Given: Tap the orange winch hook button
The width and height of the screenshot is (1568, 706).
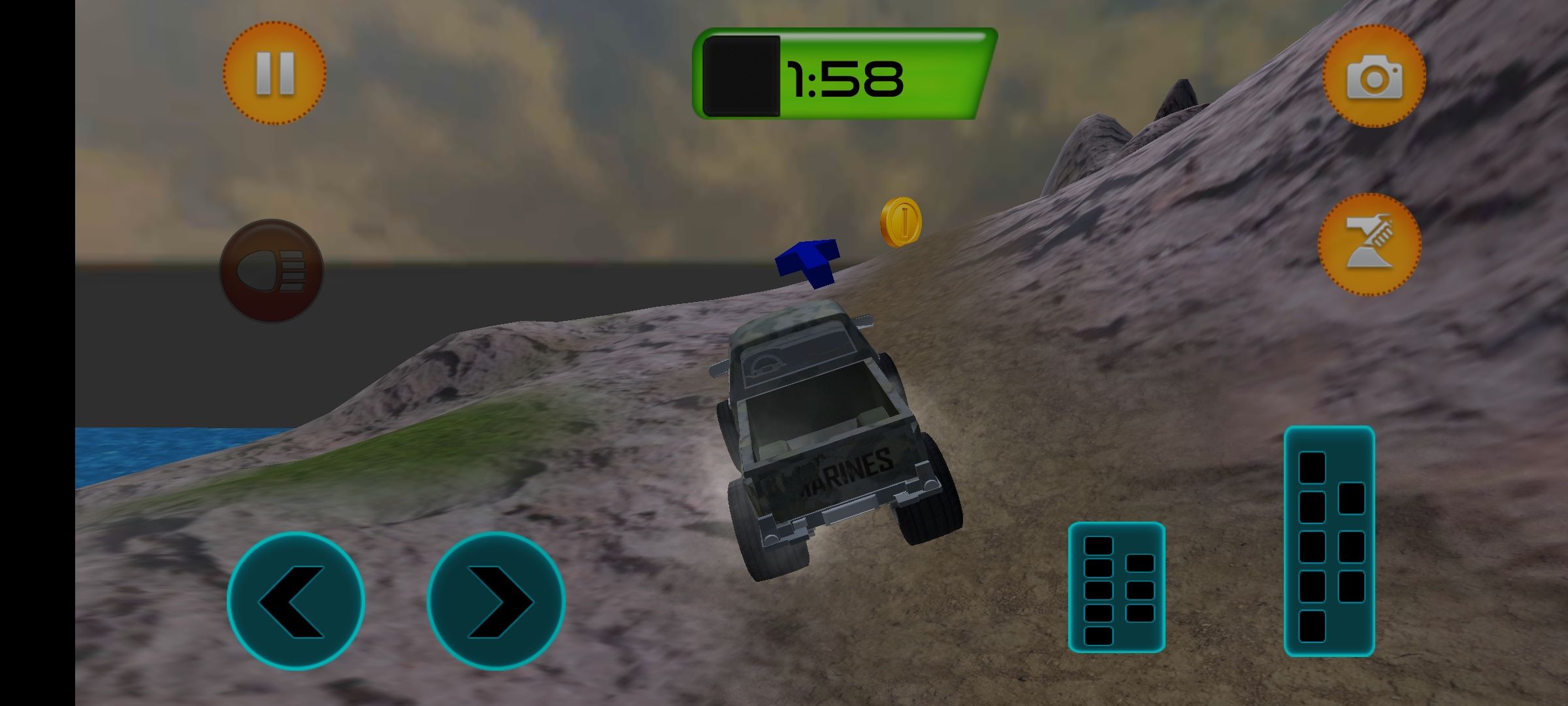Looking at the screenshot, I should tap(1369, 244).
